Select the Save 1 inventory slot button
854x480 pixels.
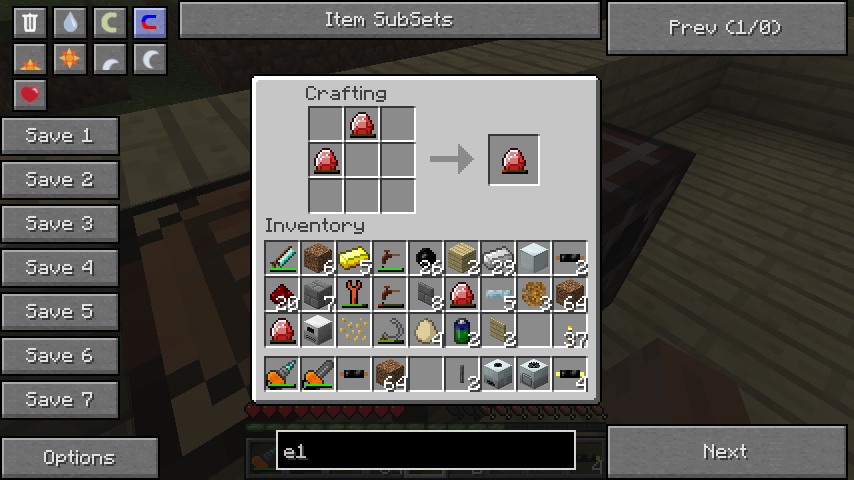60,136
